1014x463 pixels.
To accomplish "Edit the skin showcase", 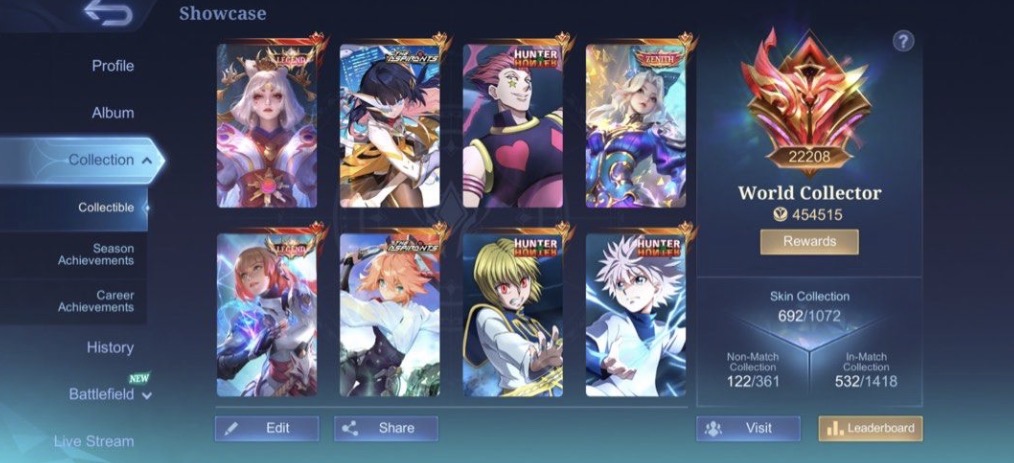I will tap(267, 428).
